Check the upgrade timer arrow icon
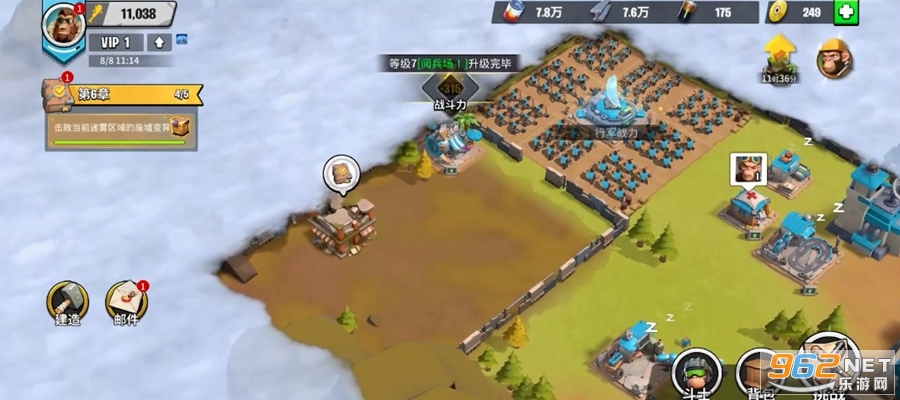 point(779,55)
